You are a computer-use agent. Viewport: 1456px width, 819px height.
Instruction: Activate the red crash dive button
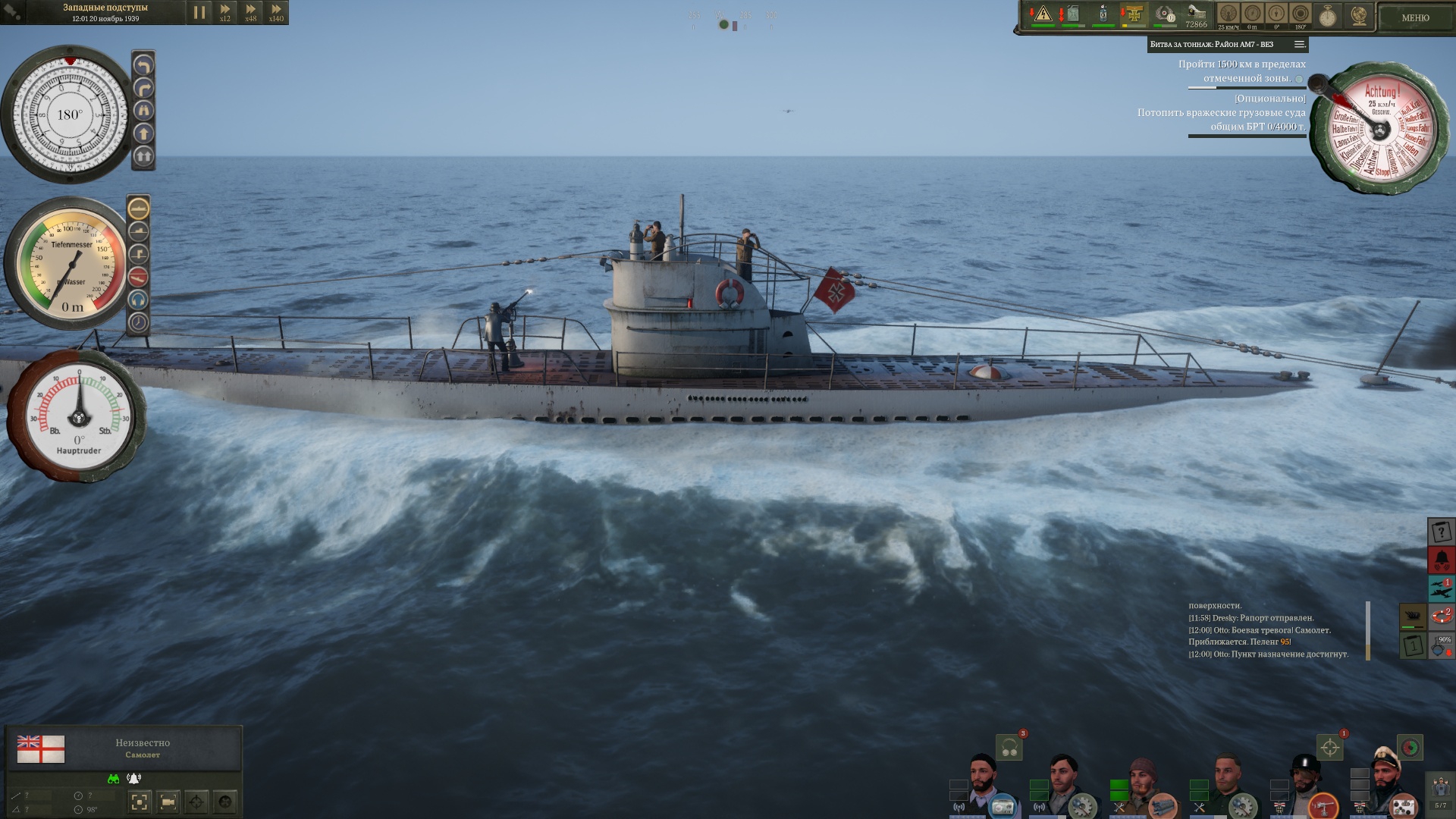(x=139, y=277)
